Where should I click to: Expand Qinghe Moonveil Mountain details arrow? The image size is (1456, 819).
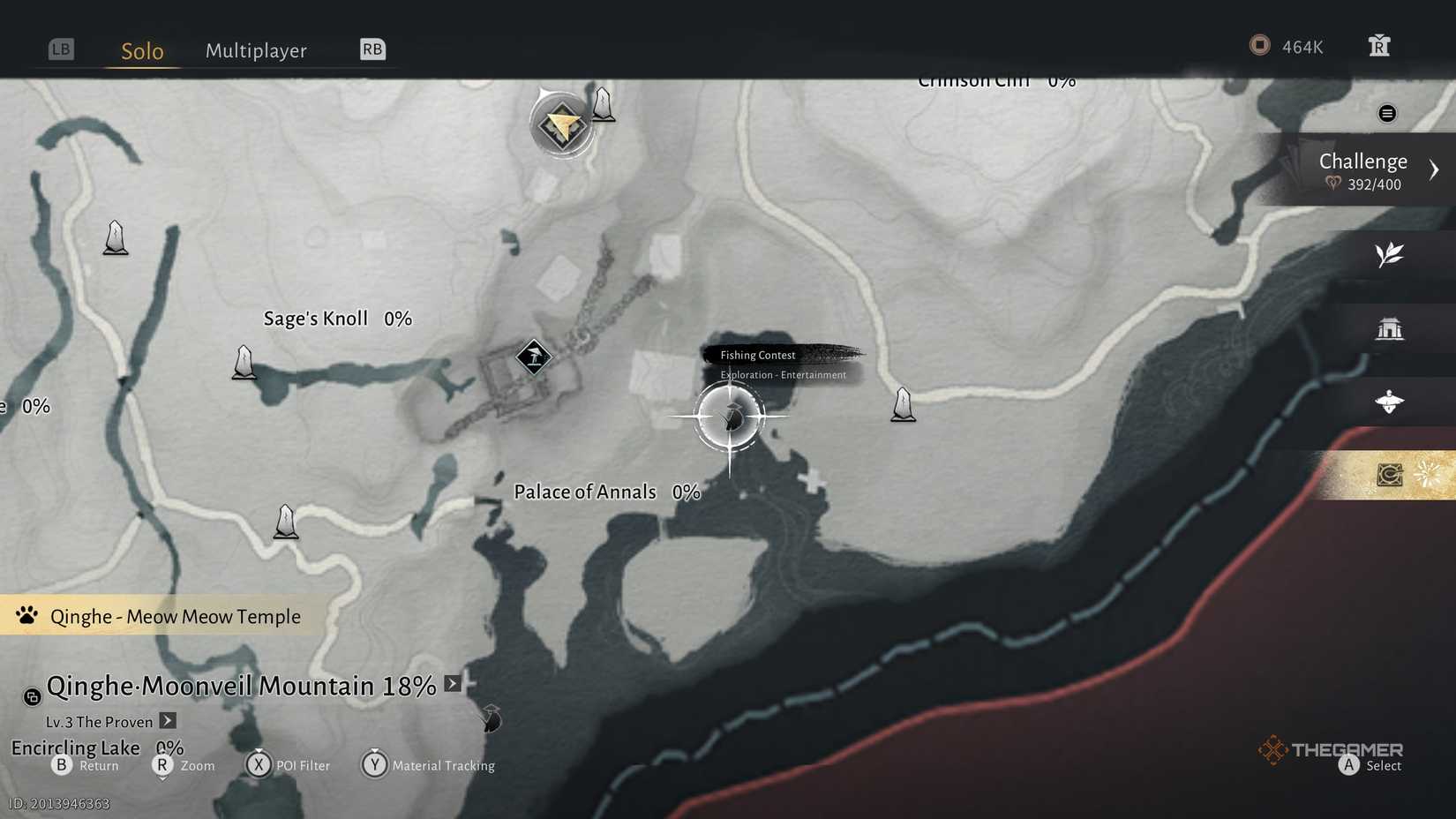[452, 683]
